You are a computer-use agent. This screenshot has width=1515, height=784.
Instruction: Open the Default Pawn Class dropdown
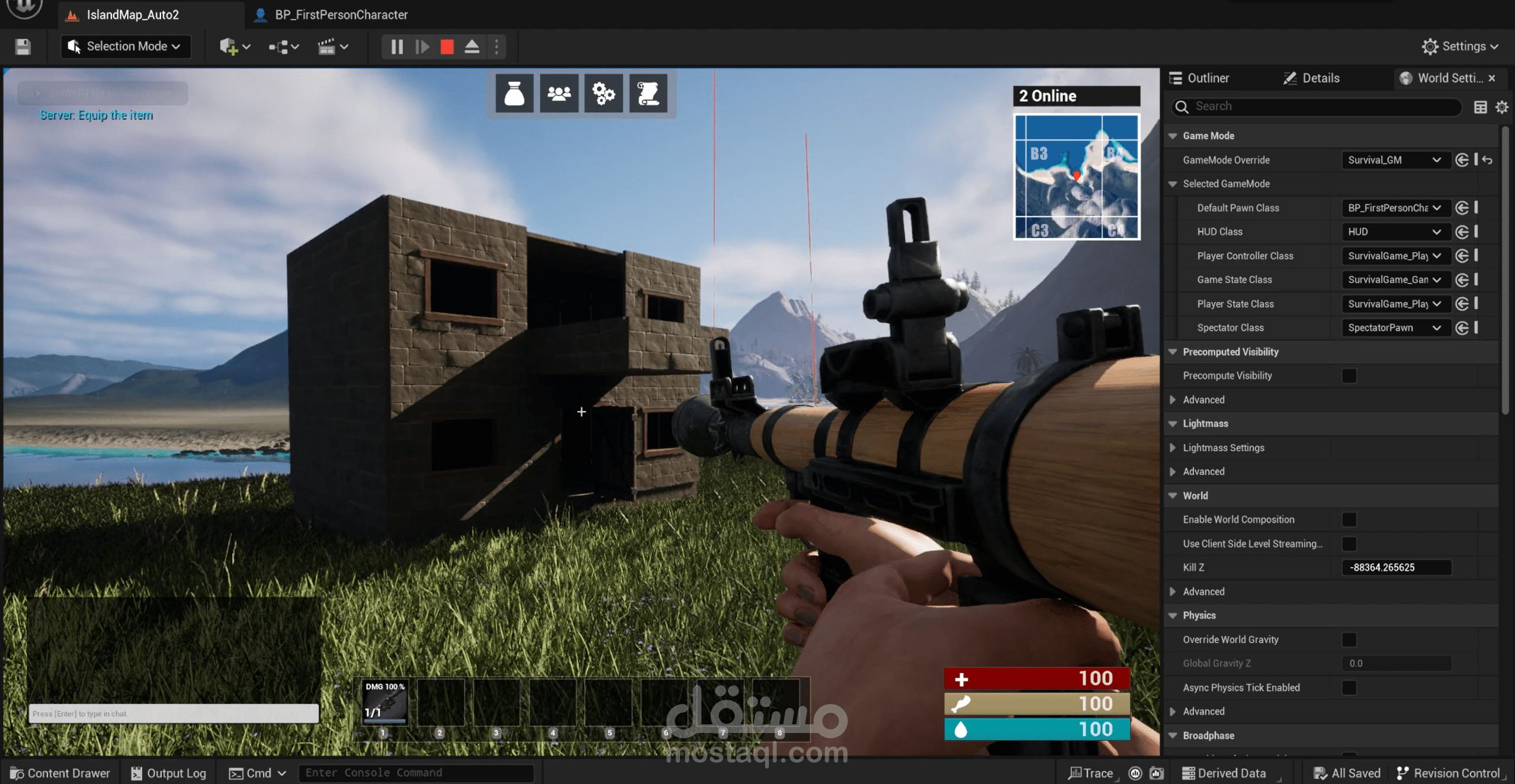pyautogui.click(x=1394, y=208)
